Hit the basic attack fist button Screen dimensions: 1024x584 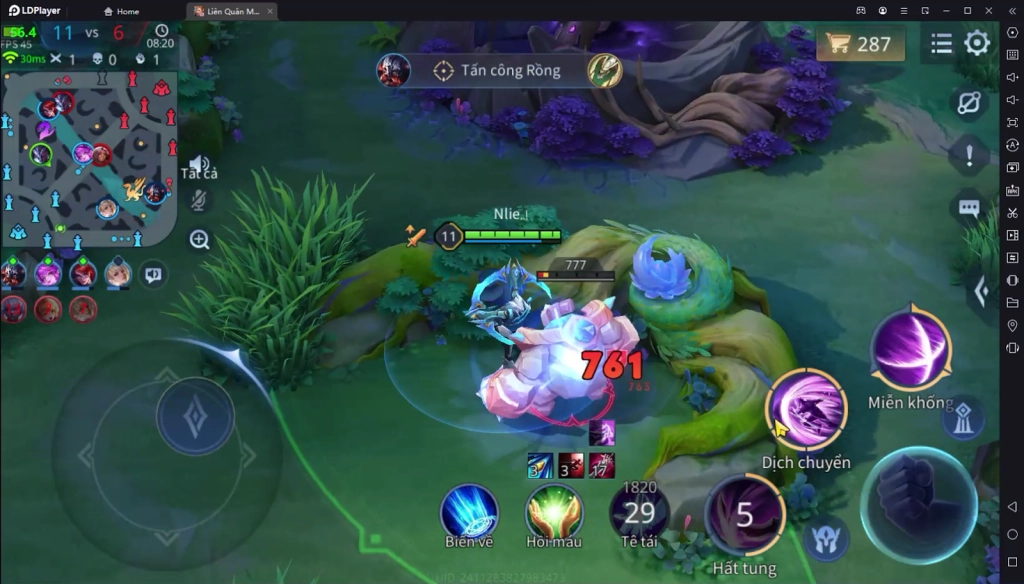pos(918,504)
